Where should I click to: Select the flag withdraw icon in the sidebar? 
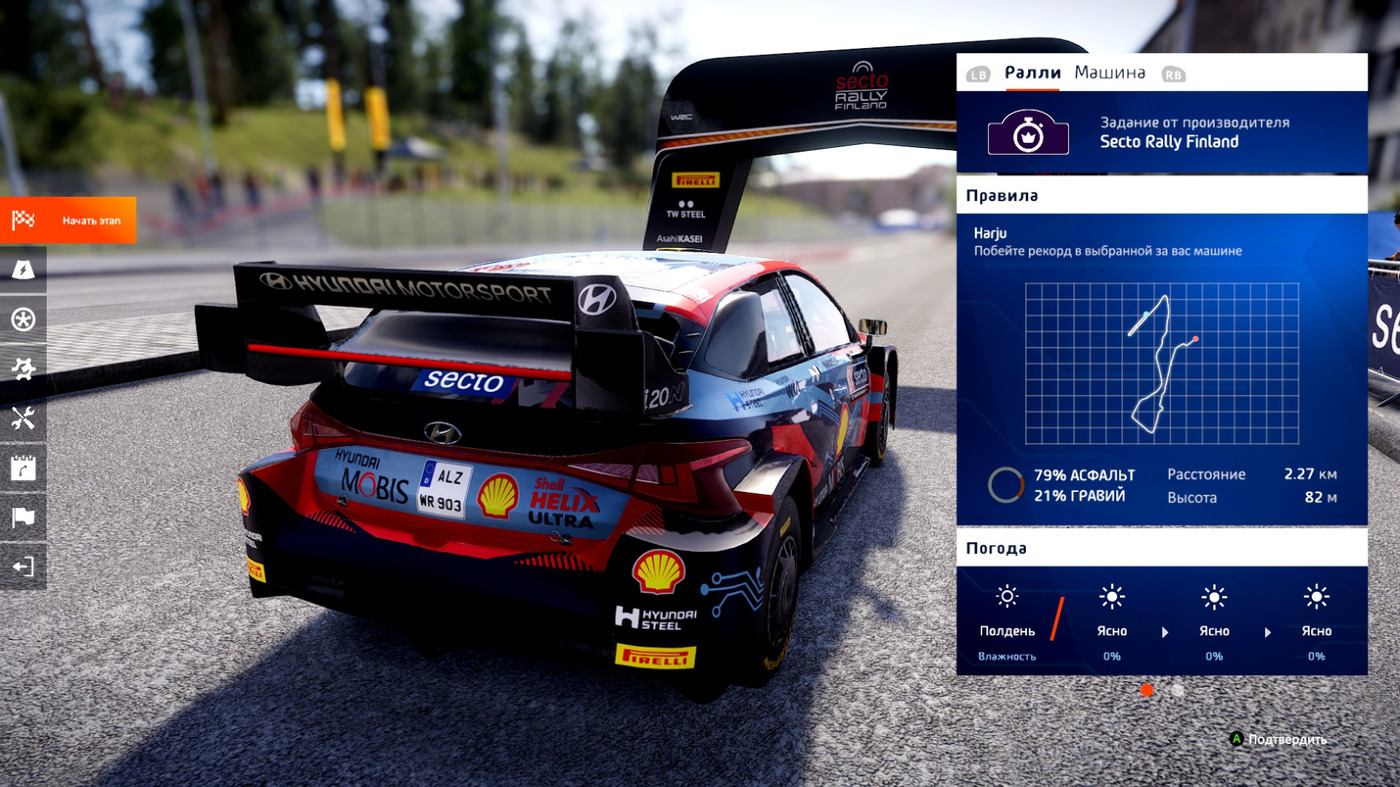tap(22, 517)
